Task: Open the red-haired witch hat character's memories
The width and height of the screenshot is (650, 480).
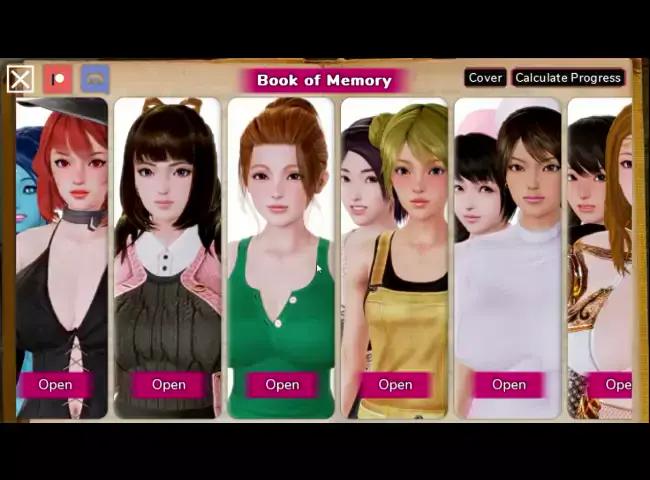Action: (x=55, y=384)
